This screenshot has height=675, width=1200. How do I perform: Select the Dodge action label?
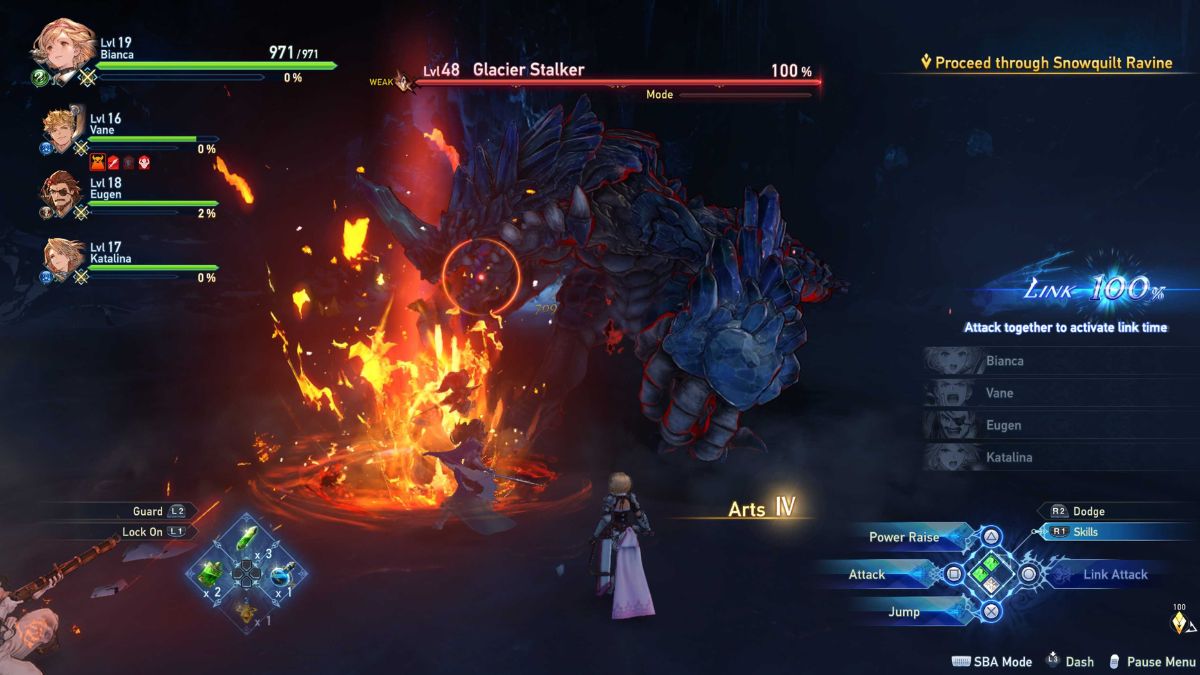point(1088,511)
